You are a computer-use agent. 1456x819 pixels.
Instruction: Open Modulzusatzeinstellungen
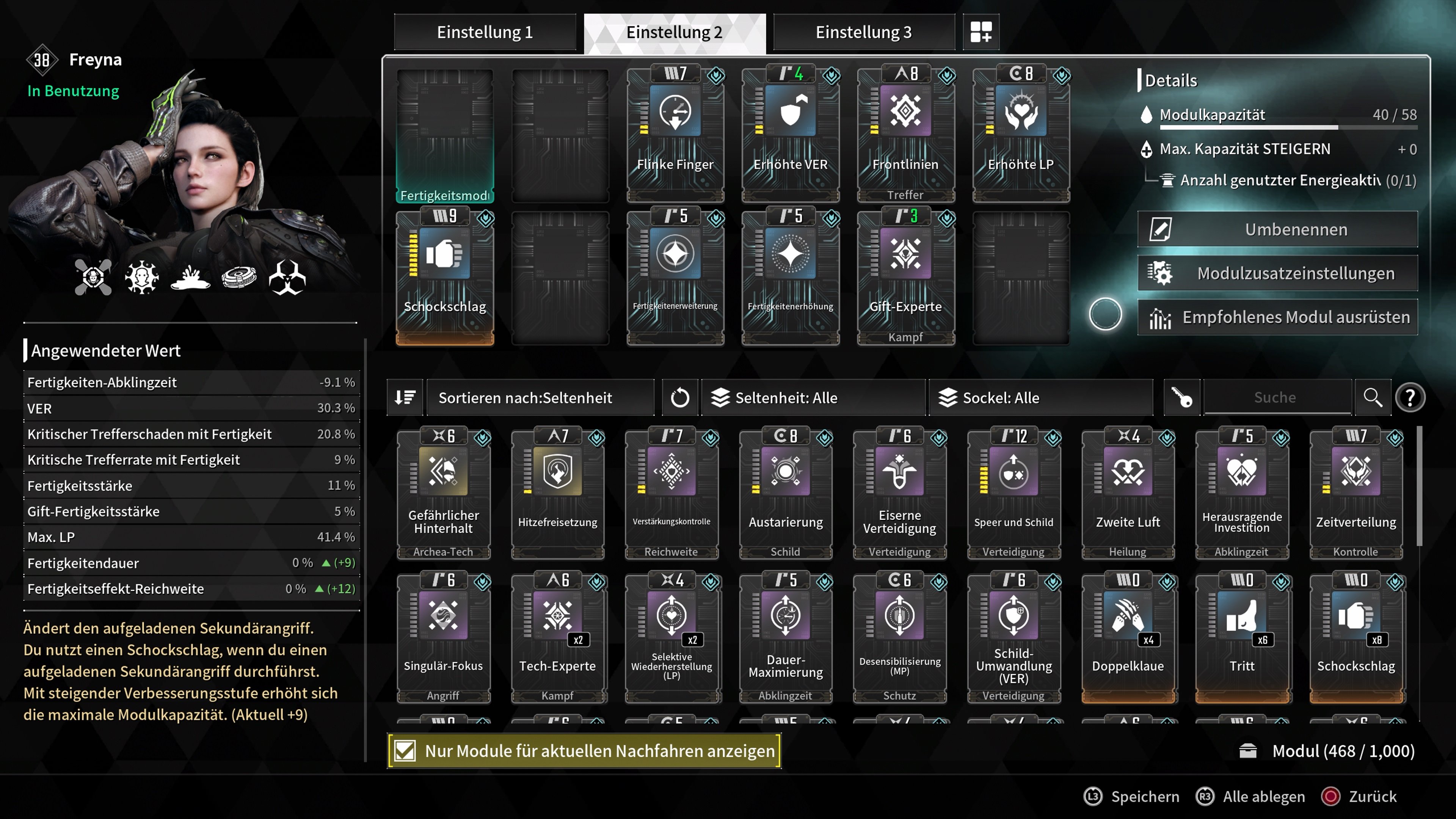pyautogui.click(x=1277, y=273)
